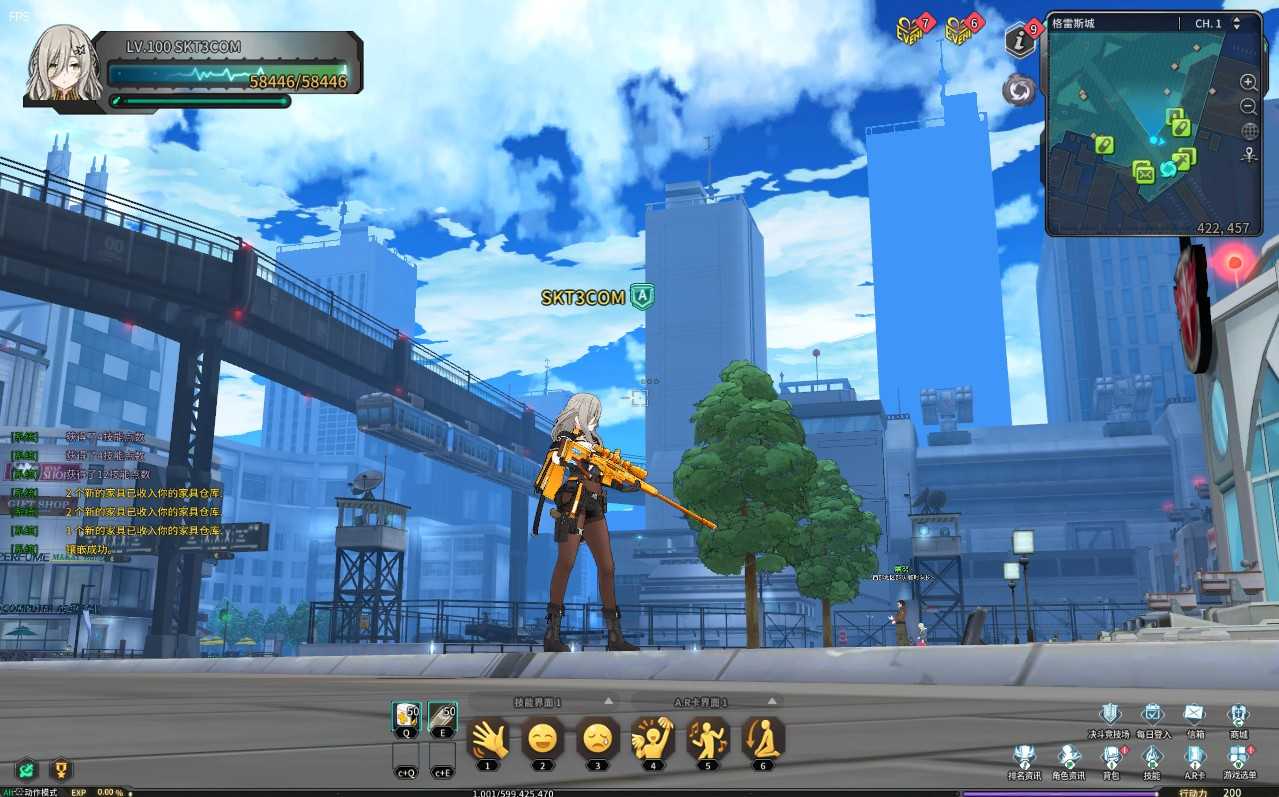The image size is (1279, 797).
Task: Change channel with the CH. 1 selector
Action: [x=1236, y=23]
